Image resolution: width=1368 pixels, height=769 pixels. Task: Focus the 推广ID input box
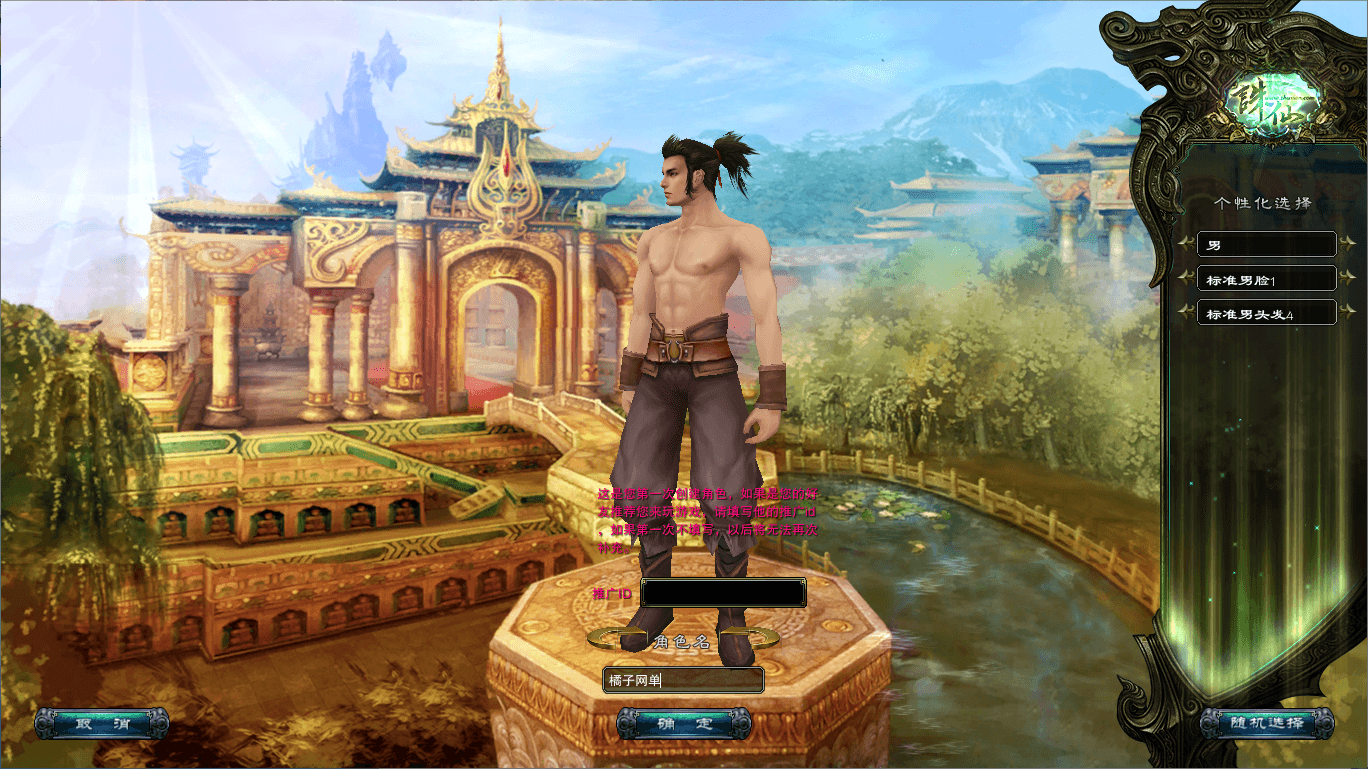[723, 593]
